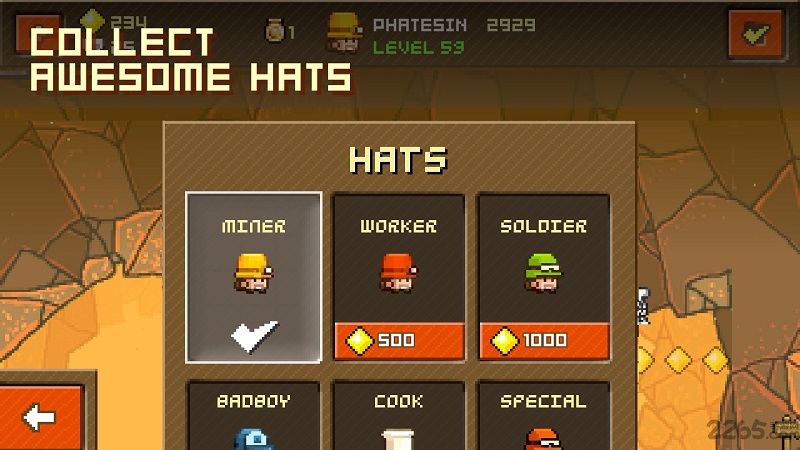Purchase the Soldier hat for 1000

pyautogui.click(x=543, y=341)
